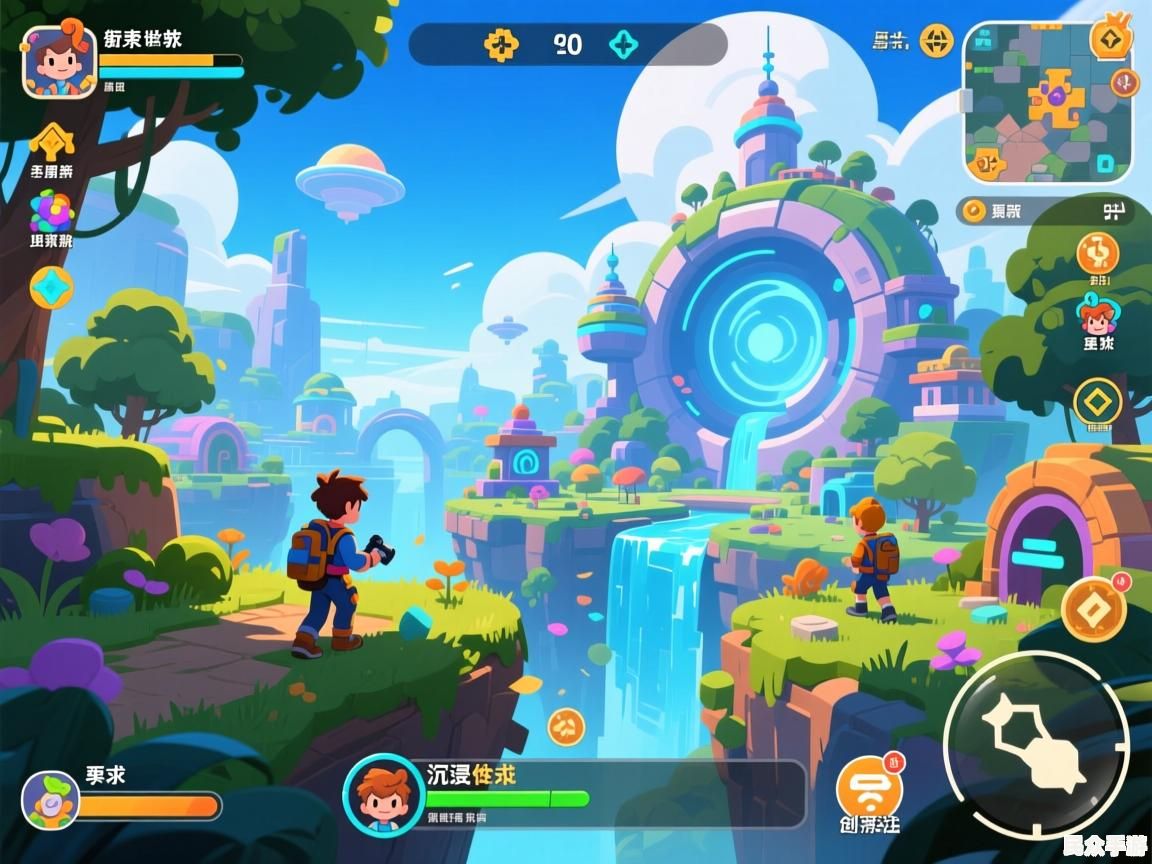
Task: Tap the orange round badge under currency bar
Action: tap(1097, 253)
